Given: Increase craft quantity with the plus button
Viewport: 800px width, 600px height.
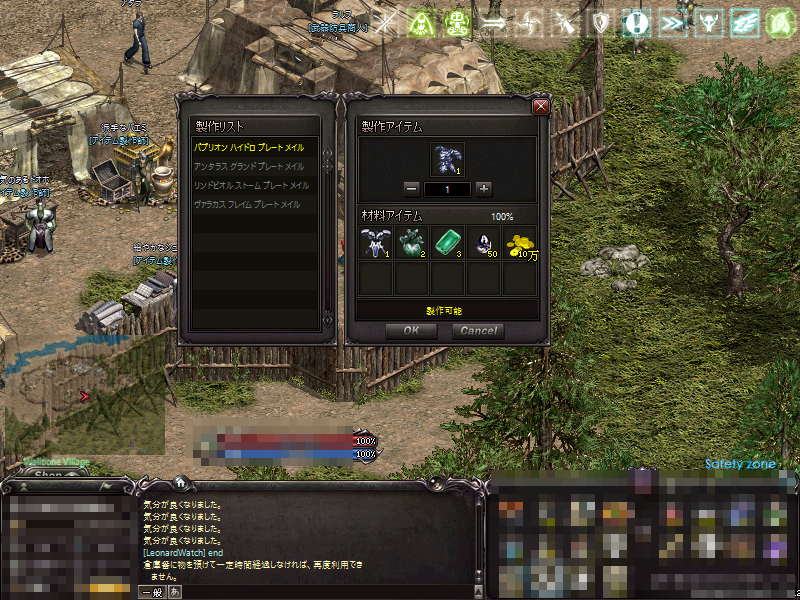Looking at the screenshot, I should coord(484,188).
